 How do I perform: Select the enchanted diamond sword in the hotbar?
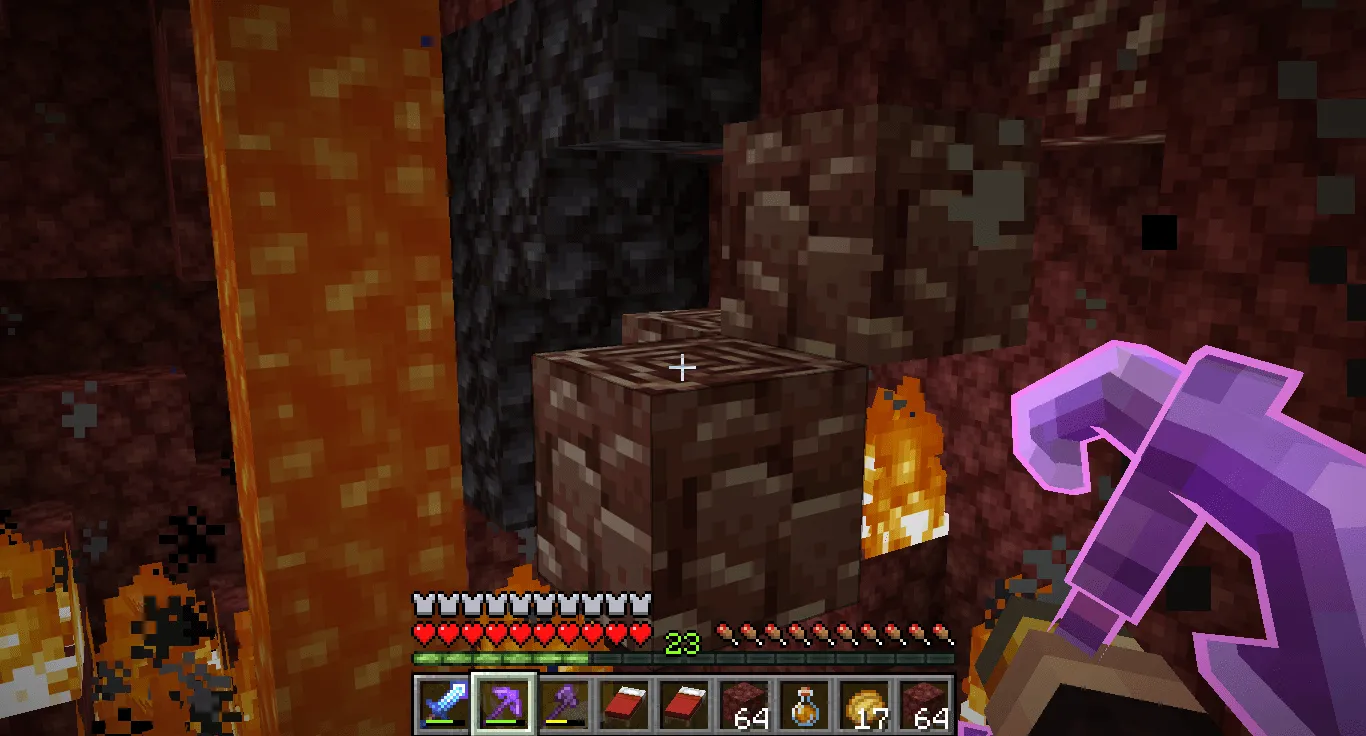pyautogui.click(x=440, y=705)
